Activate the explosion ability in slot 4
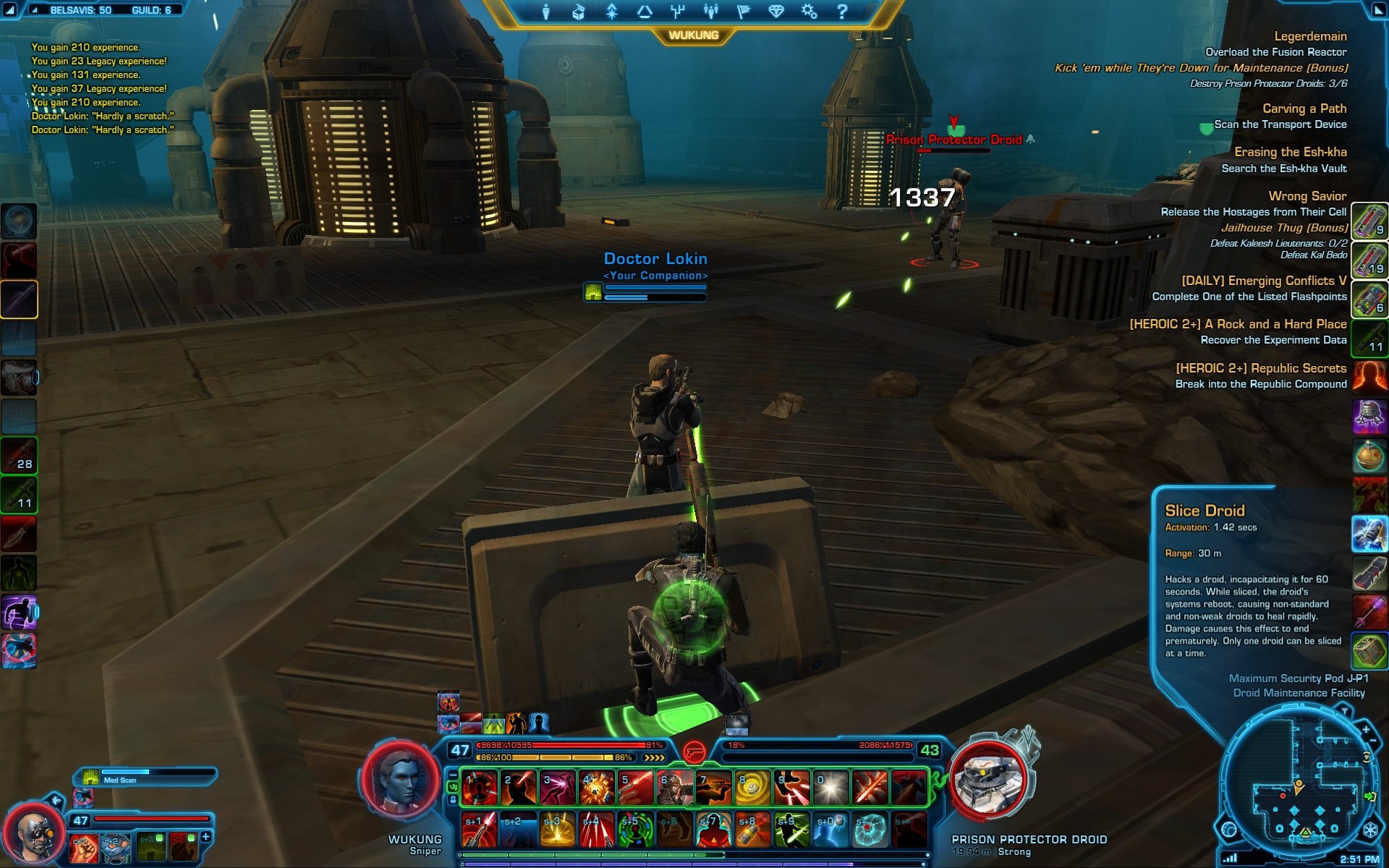 coord(597,788)
